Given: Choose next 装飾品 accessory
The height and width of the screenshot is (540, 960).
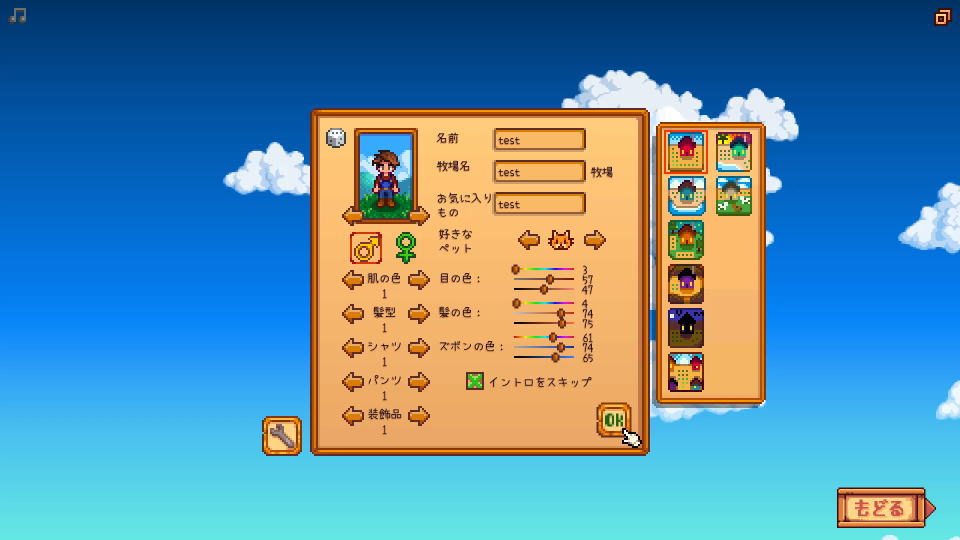Looking at the screenshot, I should [x=419, y=416].
